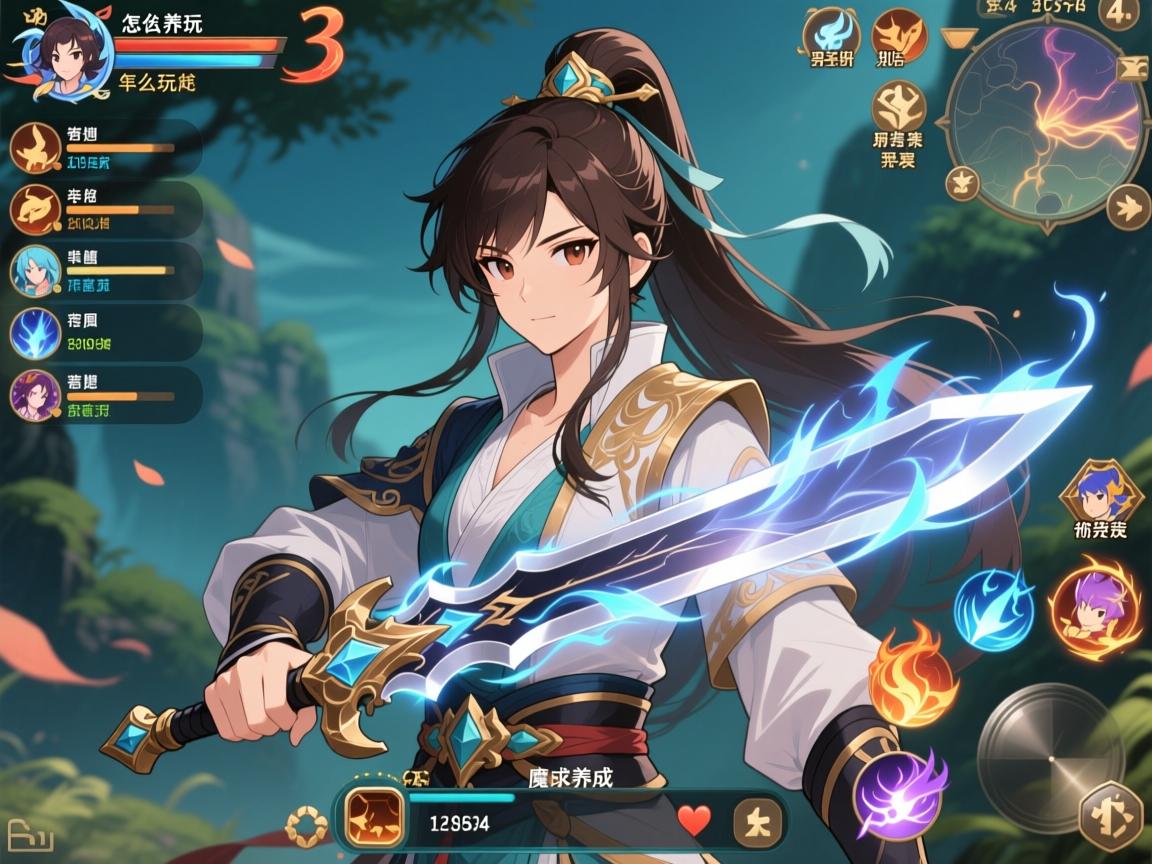The image size is (1152, 864).
Task: Select the blue lightning party member entry
Action: tap(35, 333)
